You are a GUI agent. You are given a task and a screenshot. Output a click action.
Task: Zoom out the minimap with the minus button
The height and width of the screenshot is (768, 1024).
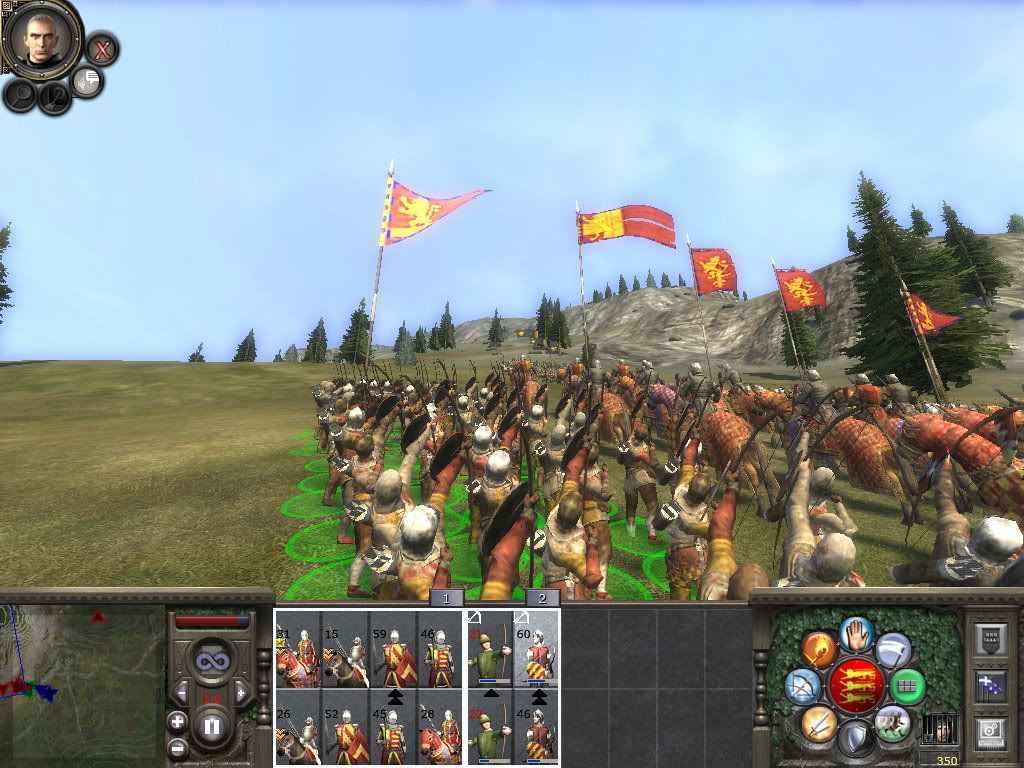pos(177,747)
